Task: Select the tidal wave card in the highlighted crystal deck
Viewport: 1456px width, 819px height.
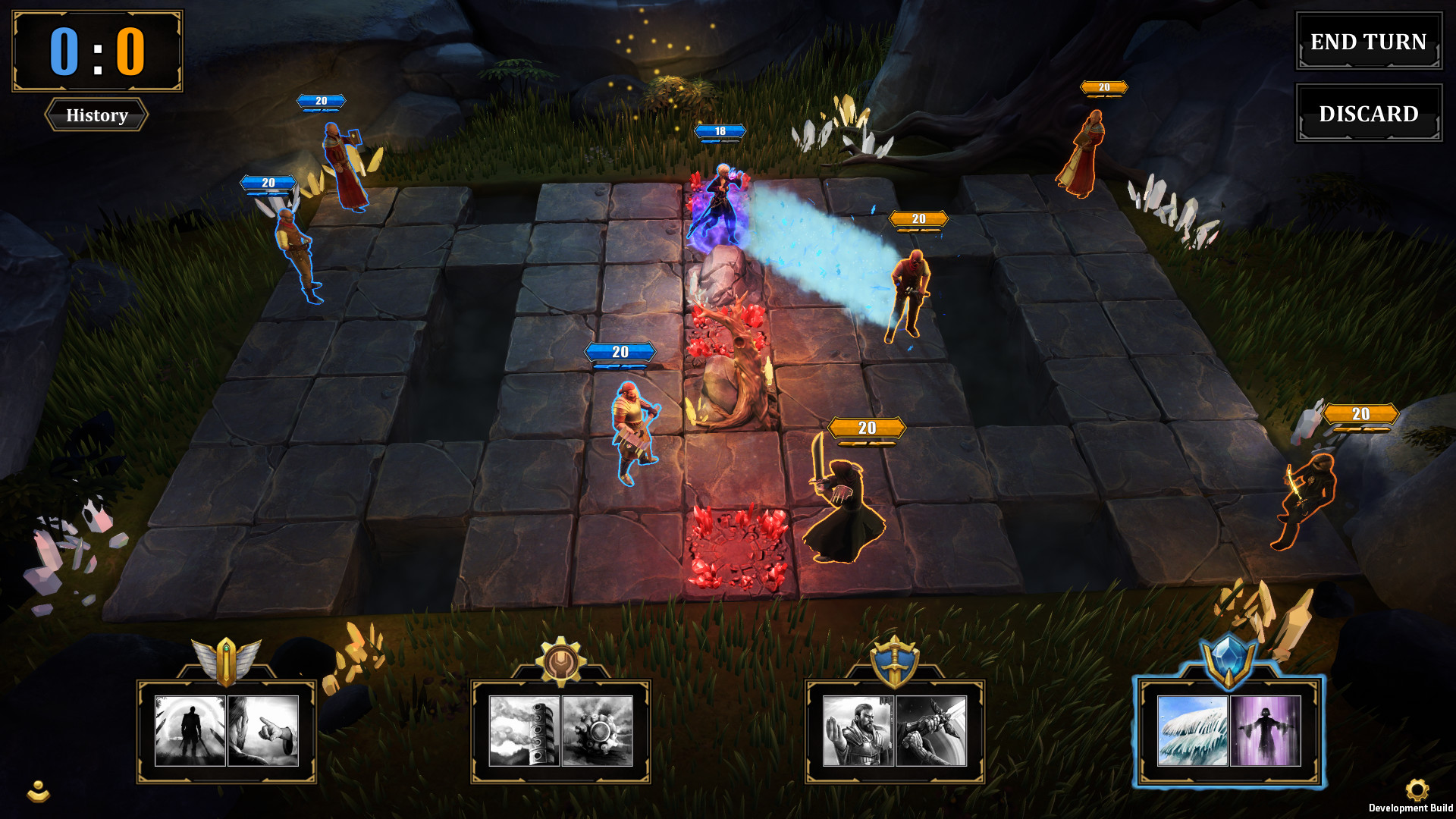Action: click(x=1191, y=730)
